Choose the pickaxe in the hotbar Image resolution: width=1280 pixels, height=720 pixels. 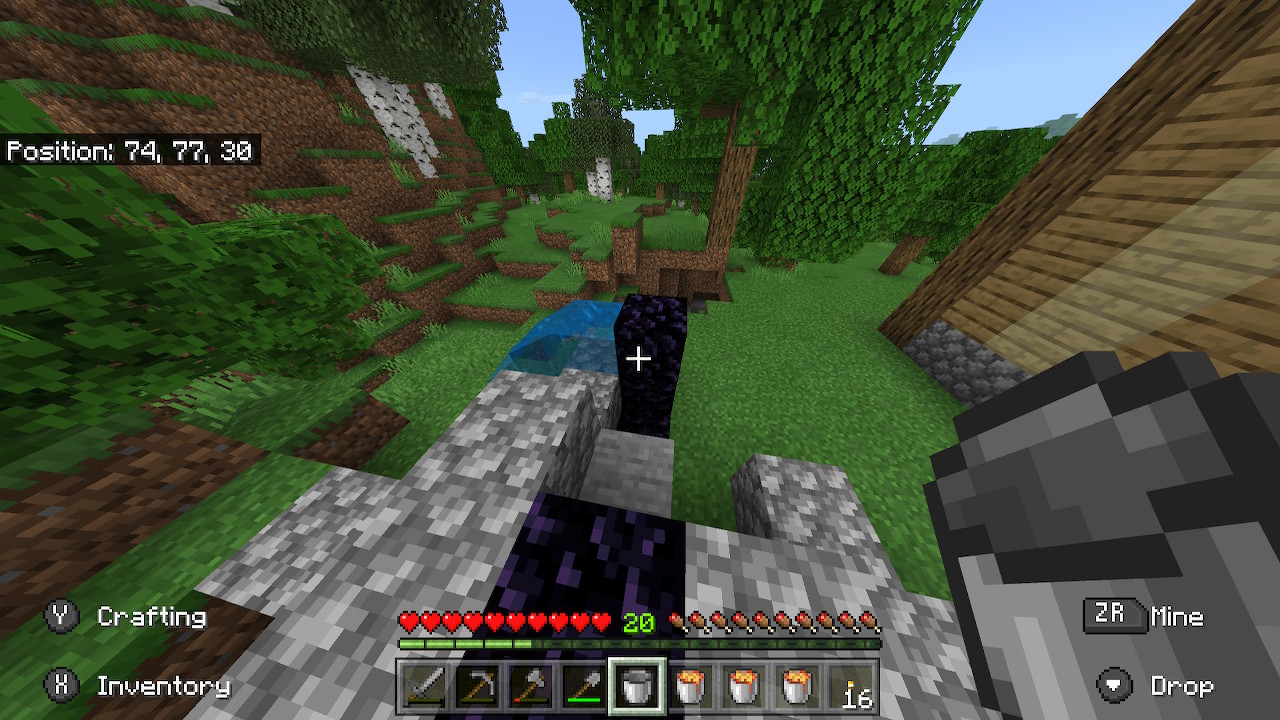click(476, 687)
